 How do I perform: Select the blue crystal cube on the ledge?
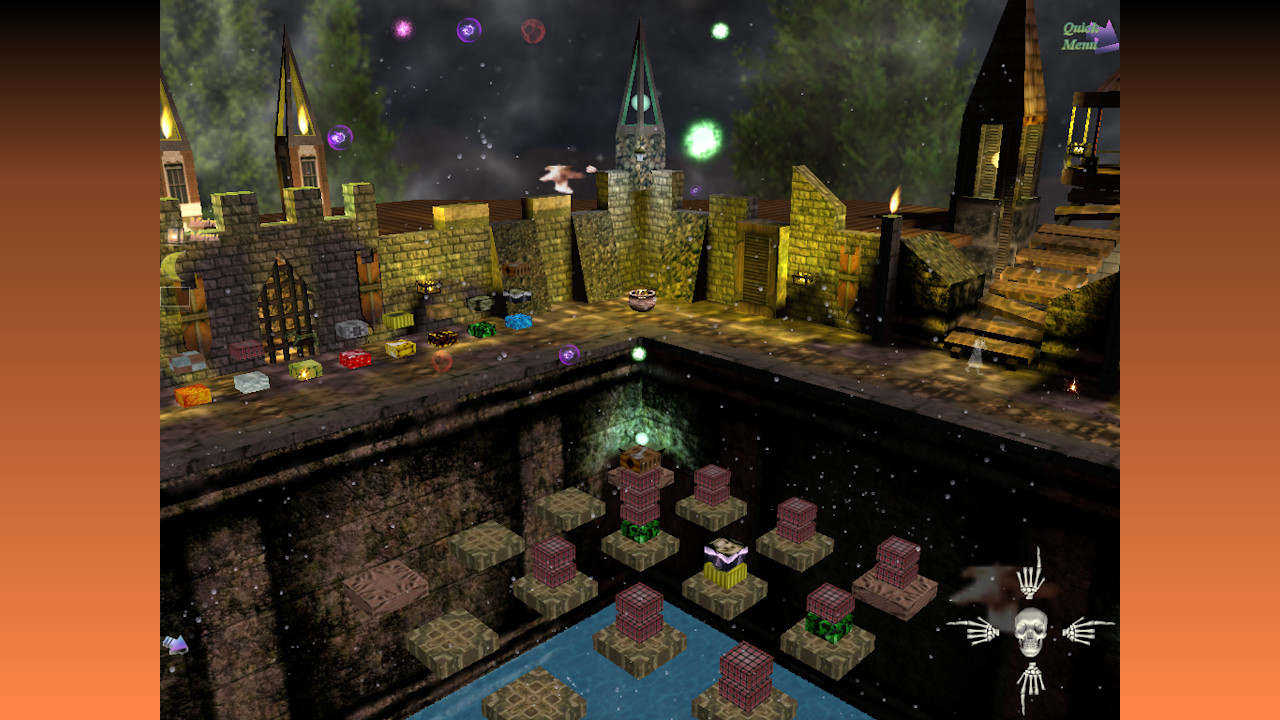[x=517, y=323]
